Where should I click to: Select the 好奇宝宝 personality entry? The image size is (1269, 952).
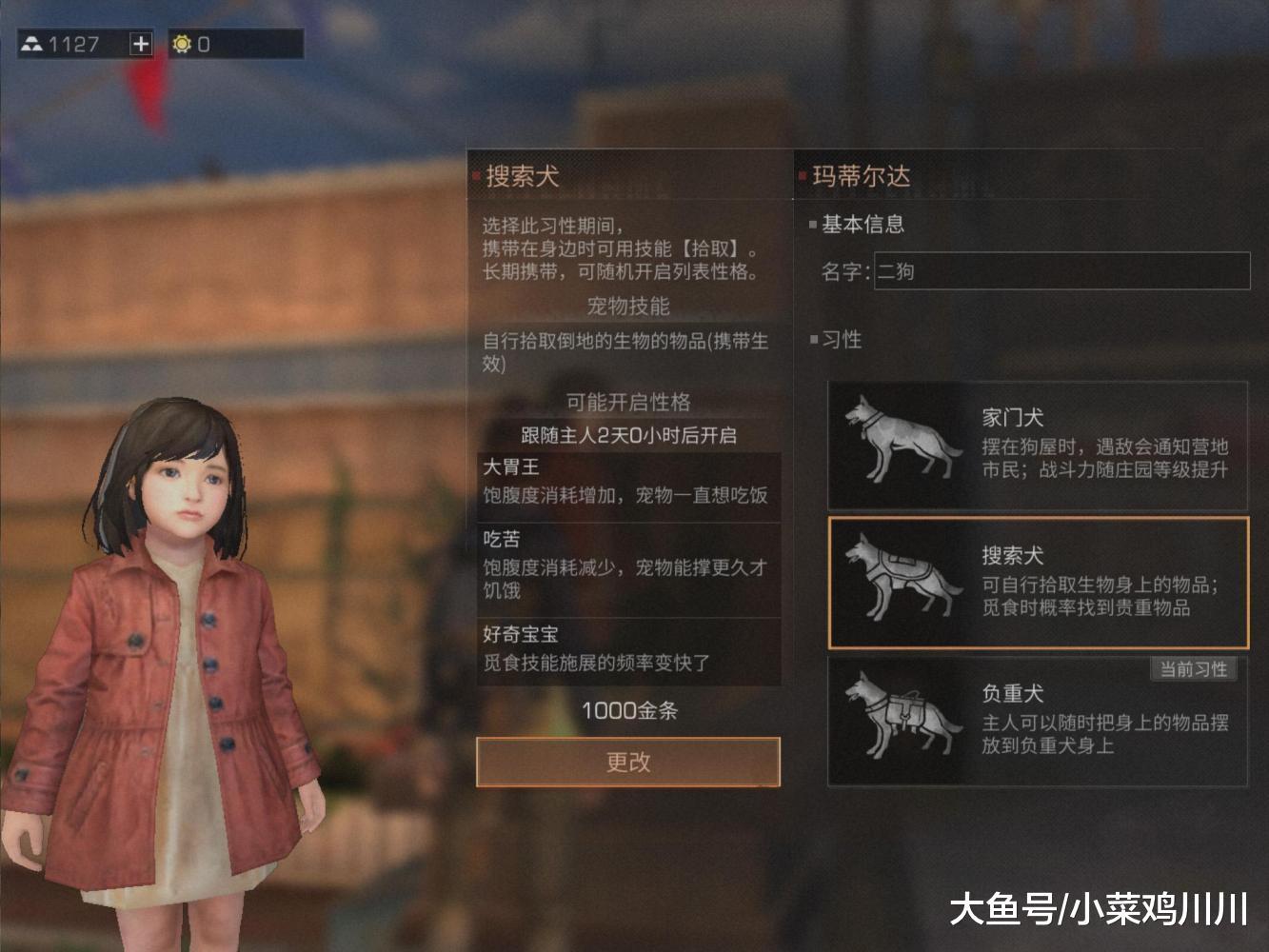coord(628,649)
